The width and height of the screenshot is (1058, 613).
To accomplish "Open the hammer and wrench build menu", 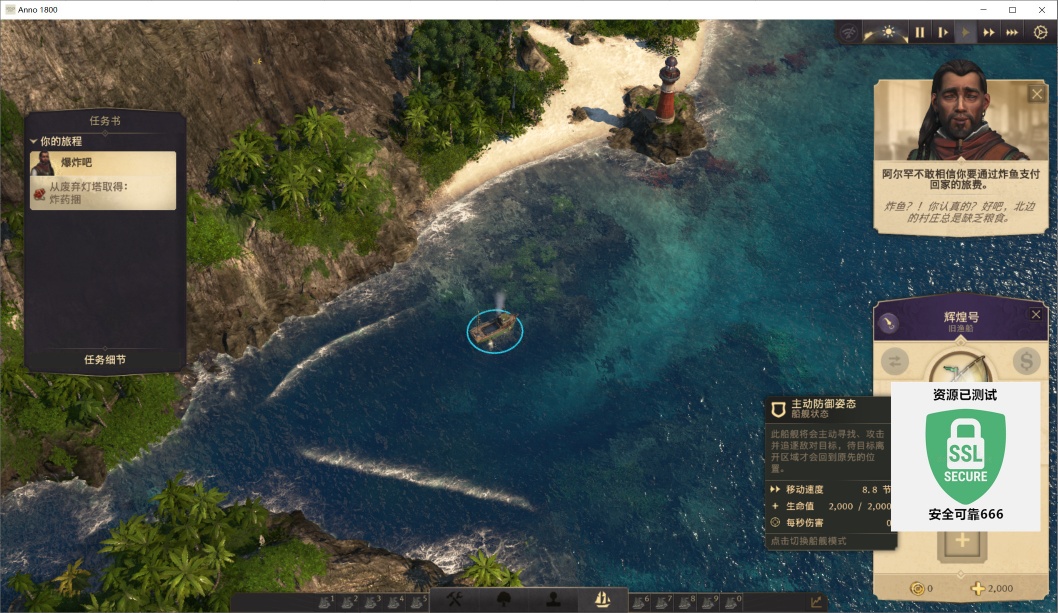I will (x=453, y=600).
